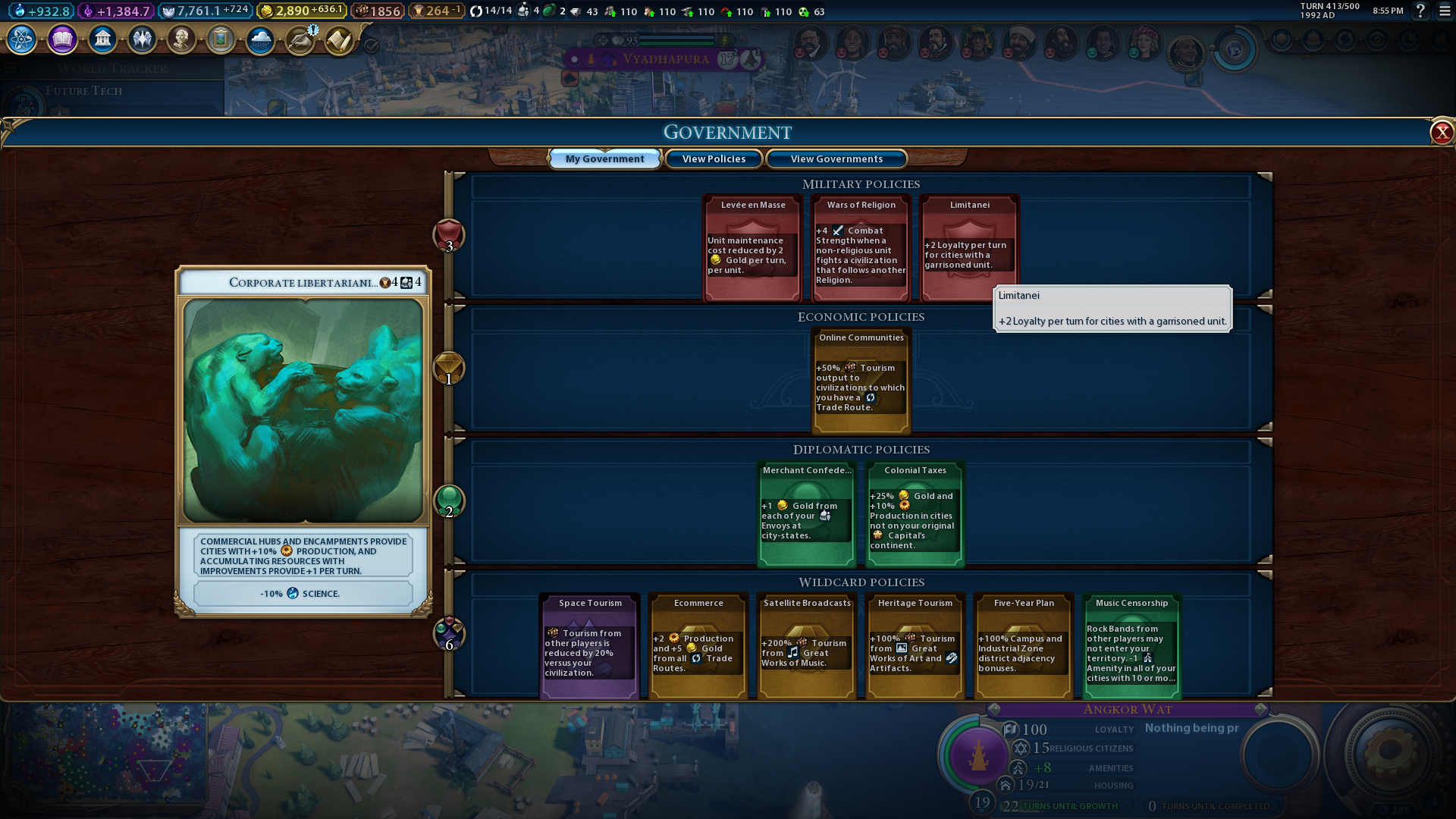Choose the Wars of Religion policy card

[x=861, y=249]
